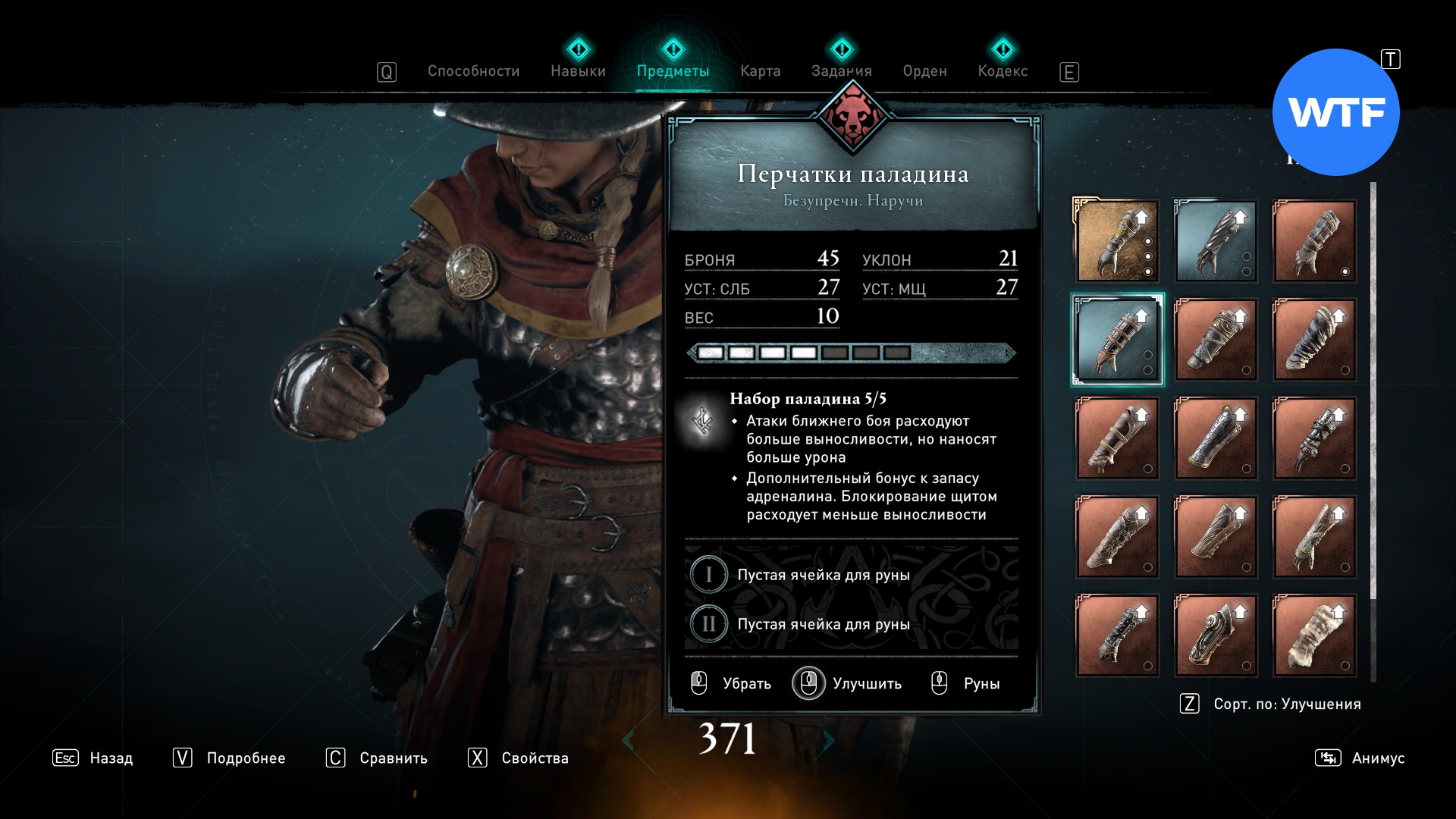Go to the Задания tab
This screenshot has width=1456, height=819.
pyautogui.click(x=841, y=71)
